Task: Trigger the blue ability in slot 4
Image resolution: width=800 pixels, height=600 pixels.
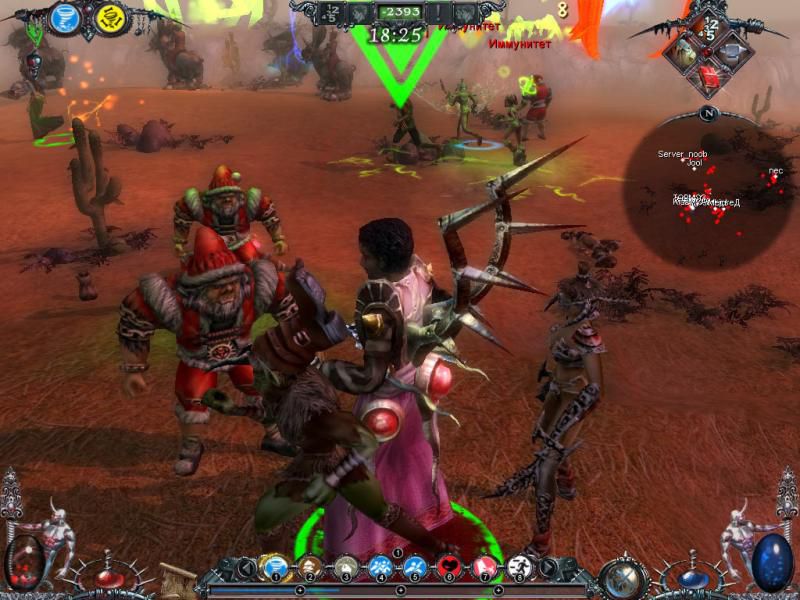Action: 379,569
